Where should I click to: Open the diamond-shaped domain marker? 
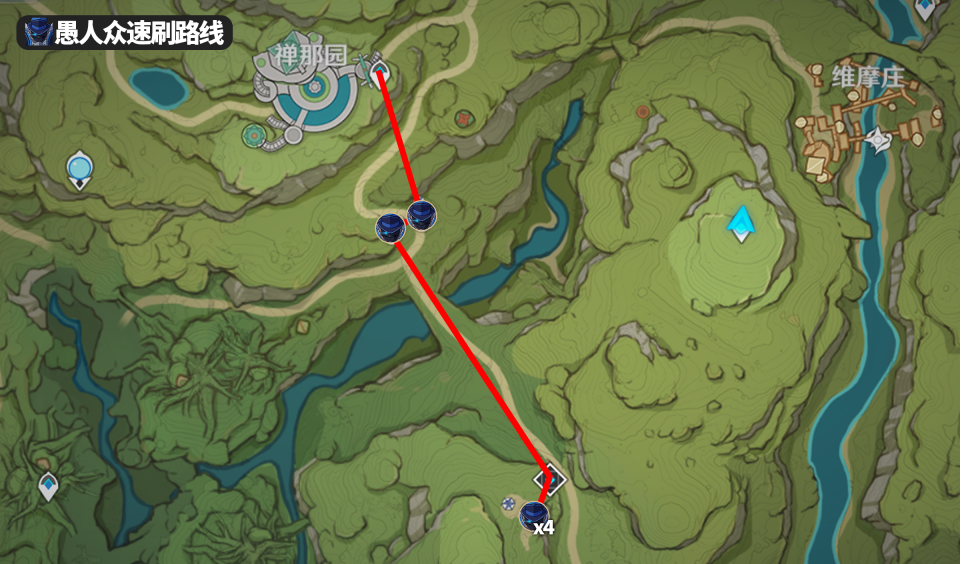[x=549, y=479]
